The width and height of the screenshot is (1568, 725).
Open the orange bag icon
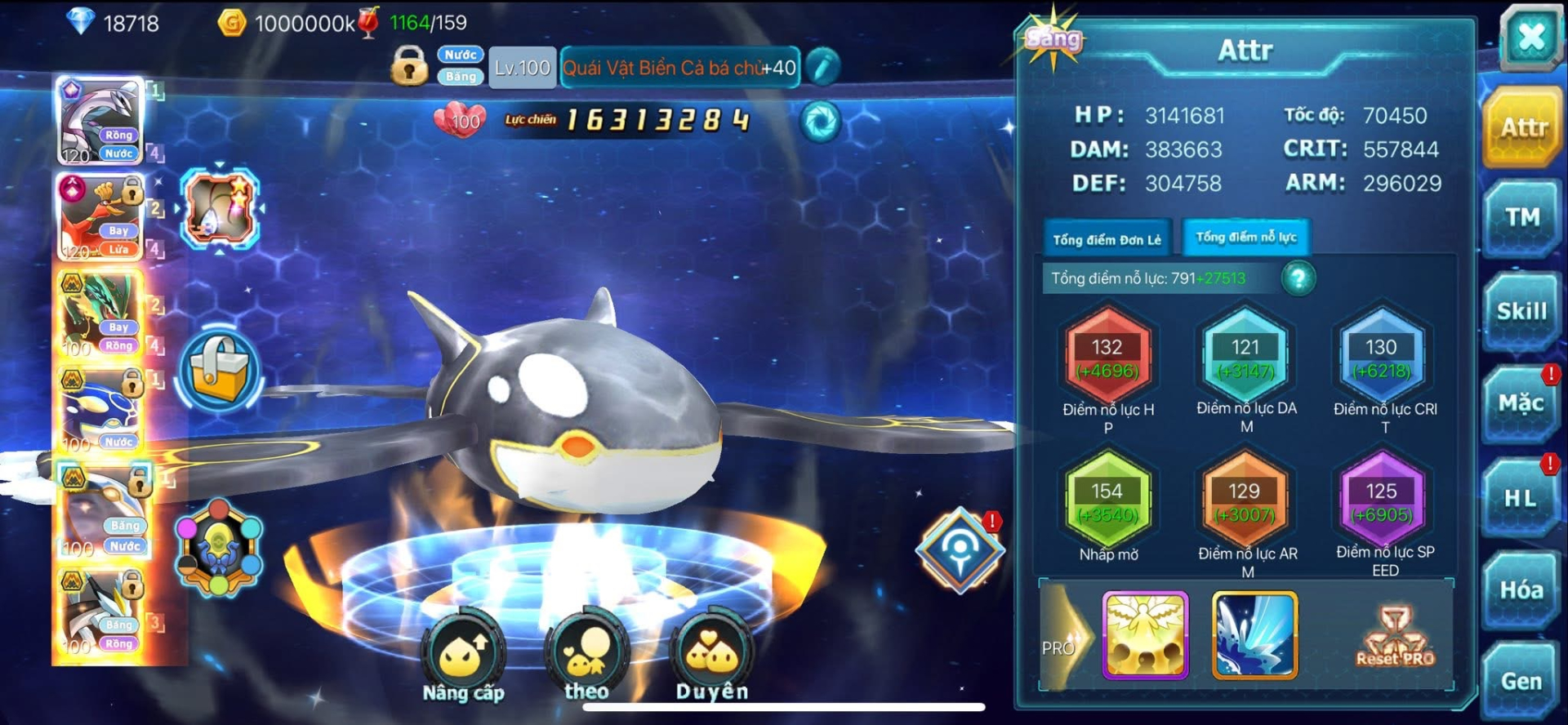218,371
